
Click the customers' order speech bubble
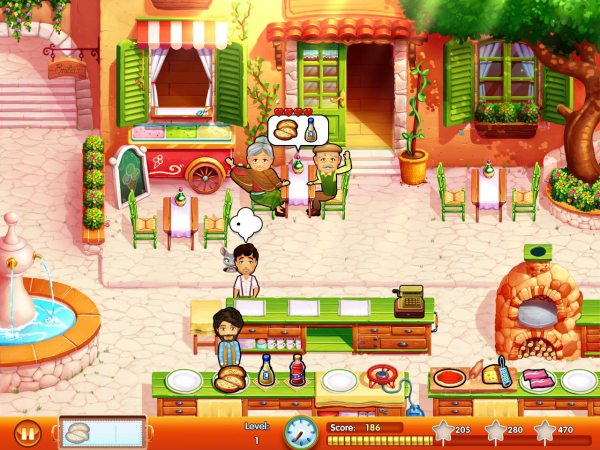tap(299, 131)
